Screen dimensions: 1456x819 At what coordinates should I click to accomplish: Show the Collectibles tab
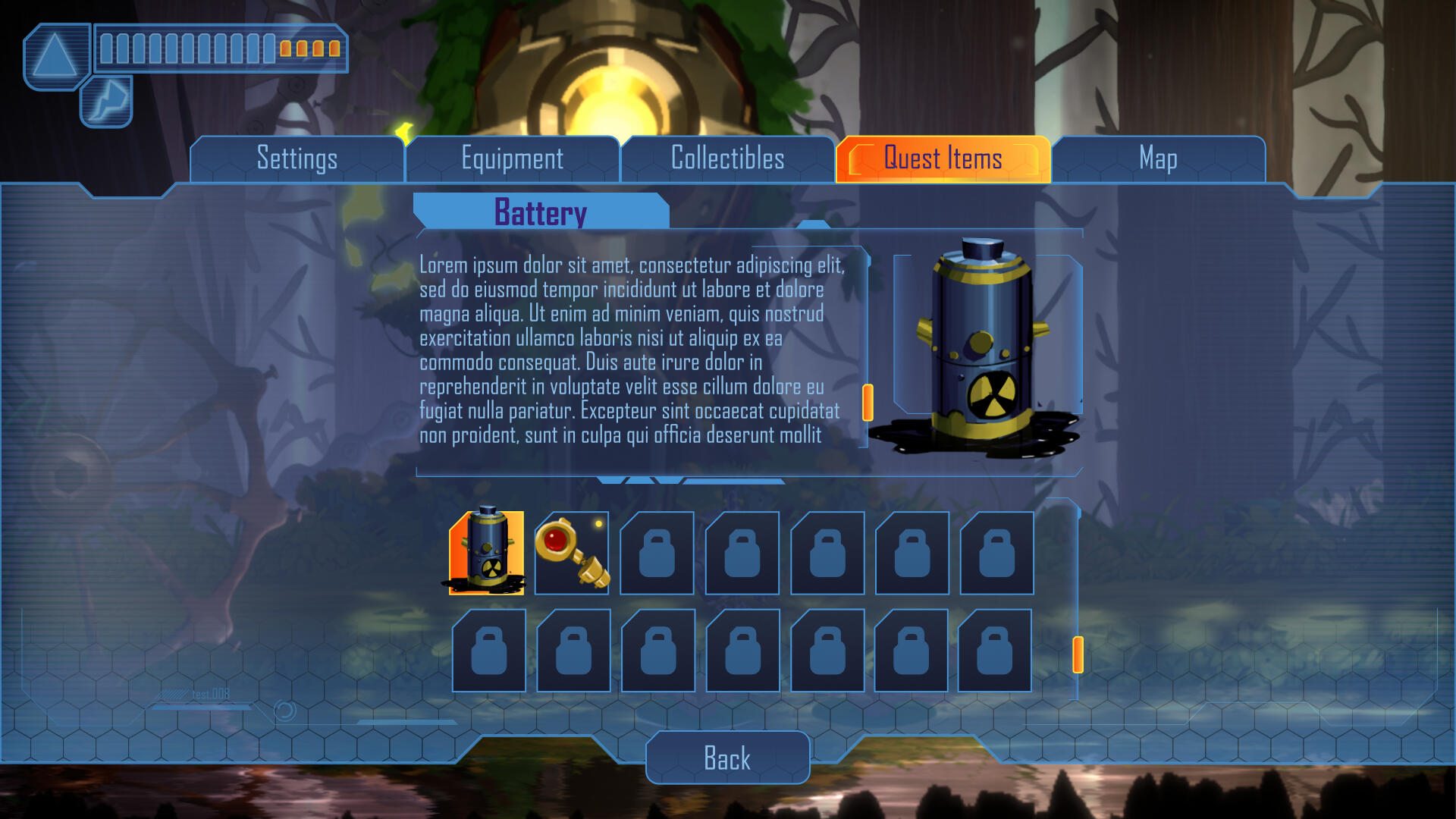point(727,159)
